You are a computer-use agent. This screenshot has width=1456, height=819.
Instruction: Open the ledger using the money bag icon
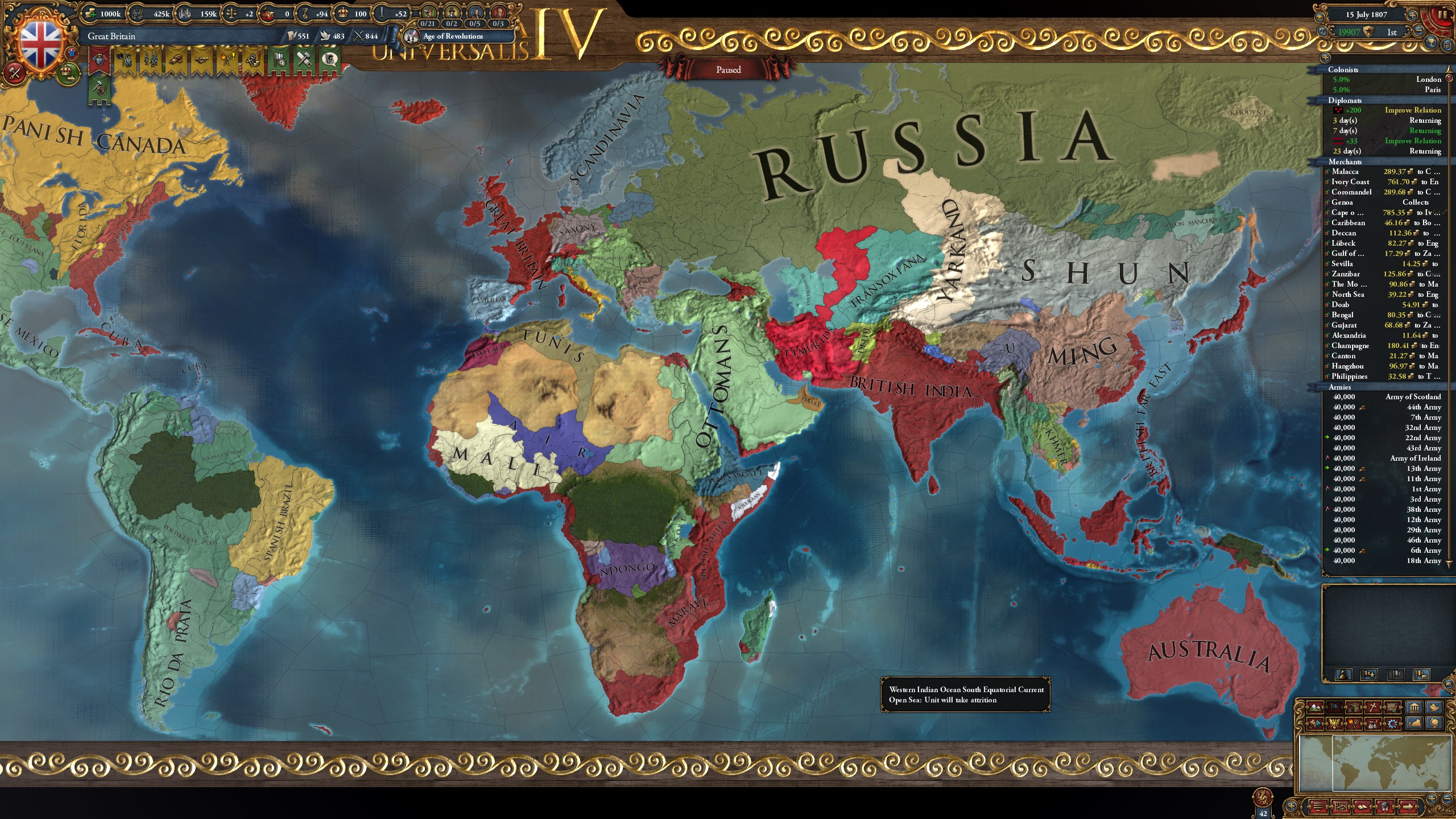[x=1413, y=725]
